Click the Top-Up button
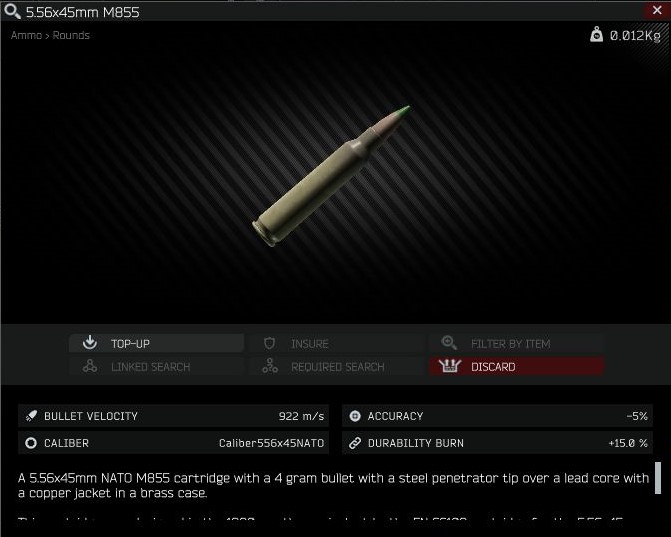The image size is (671, 537). coord(156,343)
